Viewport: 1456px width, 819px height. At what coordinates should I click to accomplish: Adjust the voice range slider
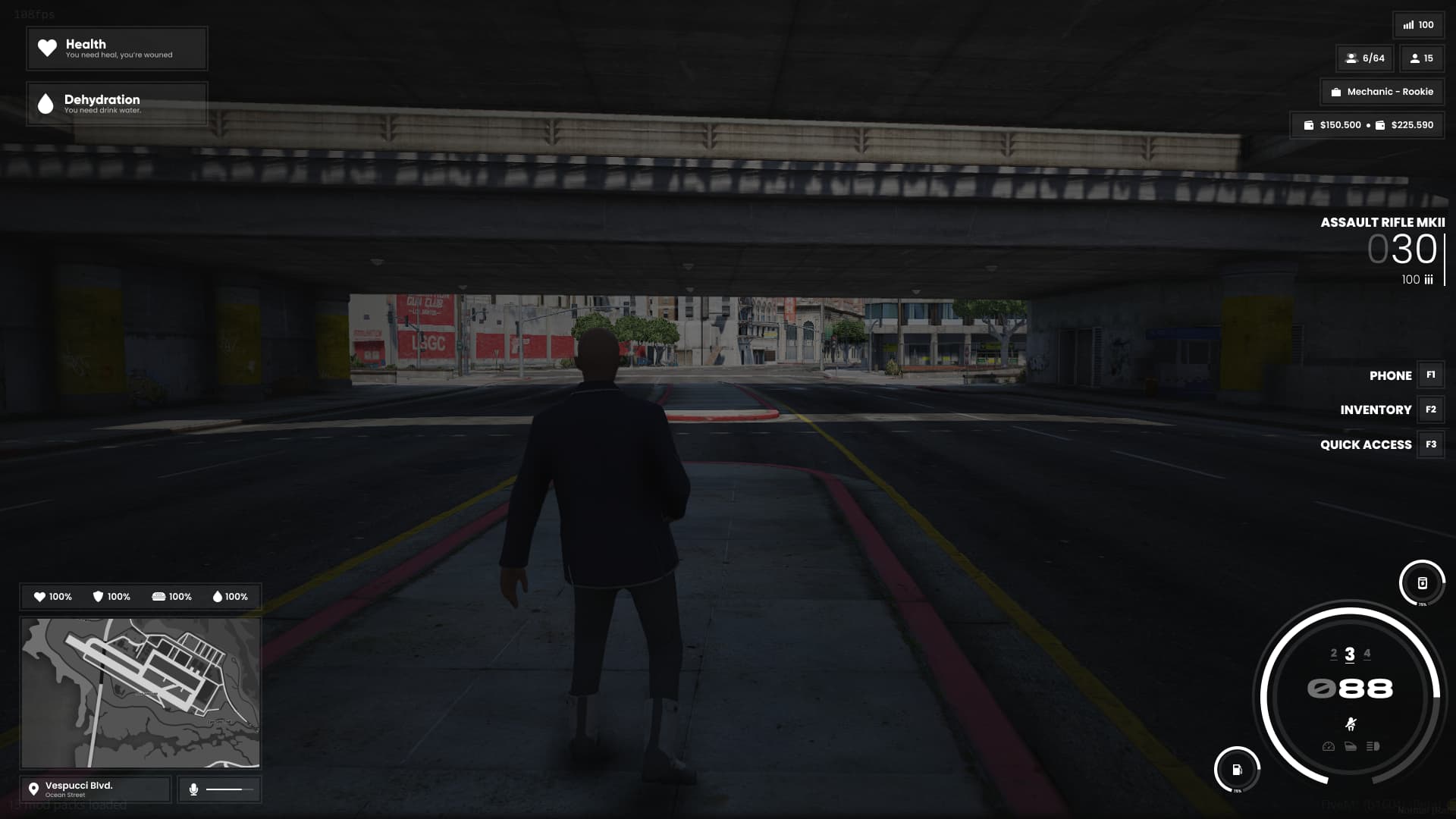pos(230,788)
